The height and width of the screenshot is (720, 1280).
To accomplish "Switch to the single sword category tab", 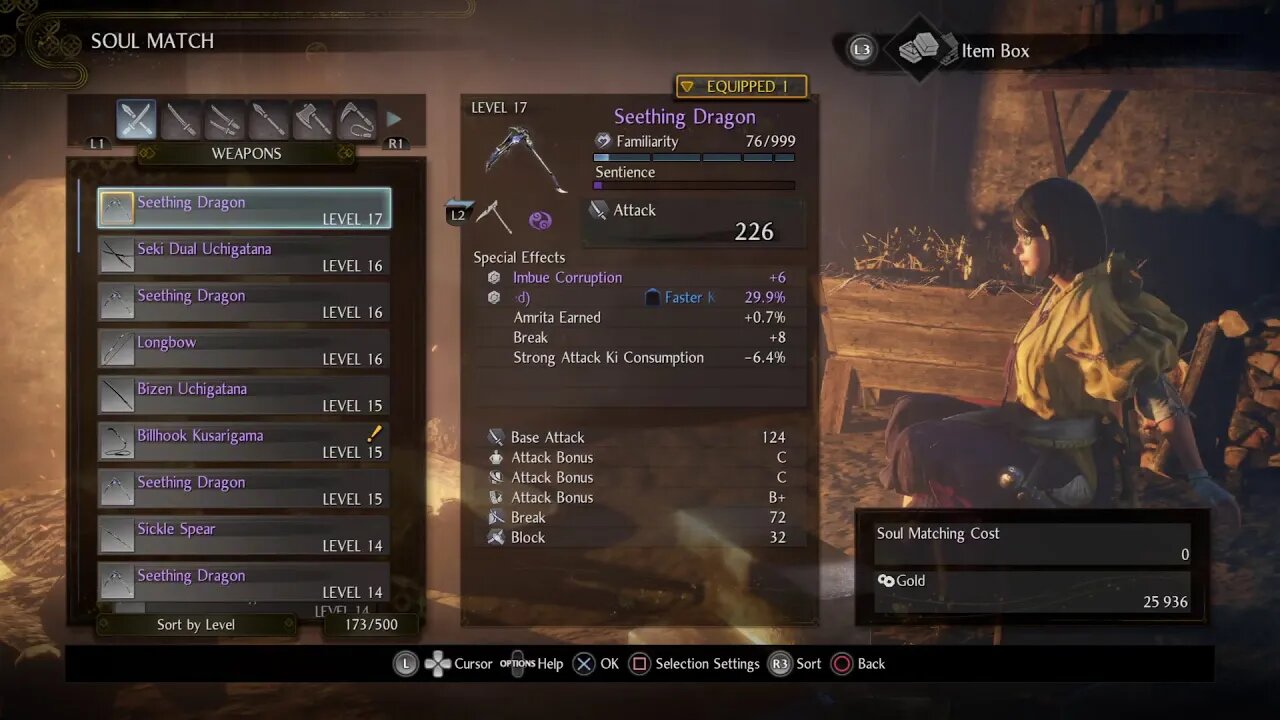I will click(181, 120).
